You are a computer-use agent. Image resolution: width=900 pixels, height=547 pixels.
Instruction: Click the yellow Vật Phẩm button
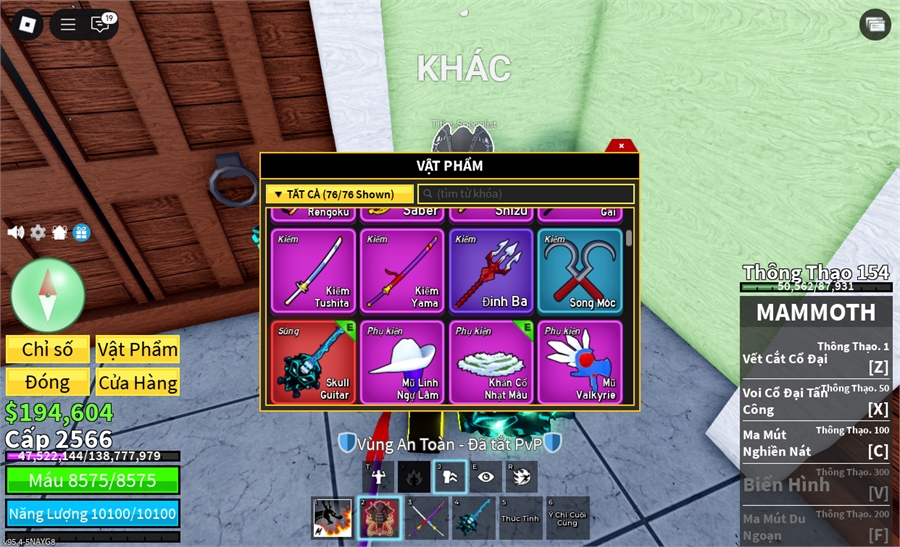pyautogui.click(x=138, y=349)
